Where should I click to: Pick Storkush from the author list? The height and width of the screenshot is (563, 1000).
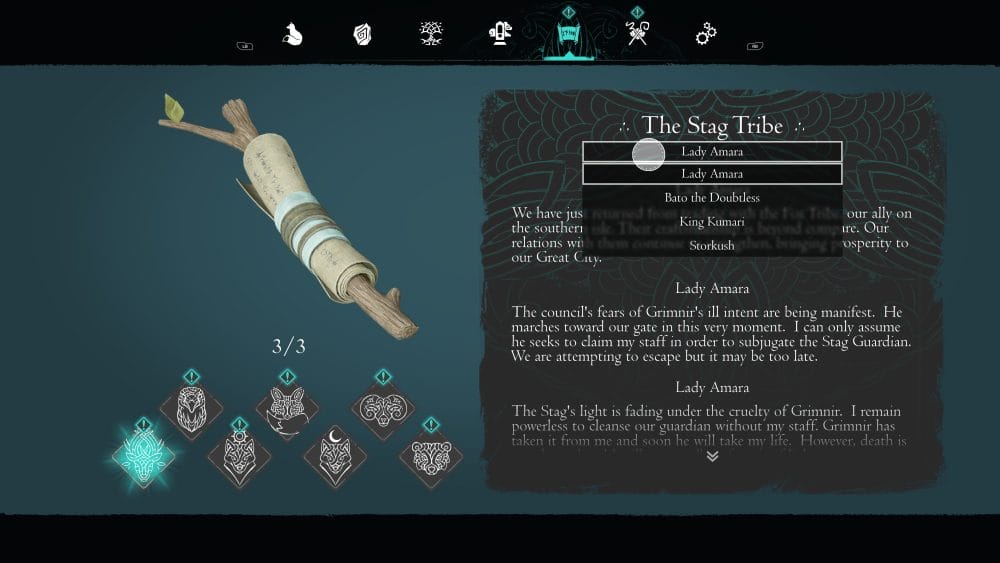pos(712,245)
